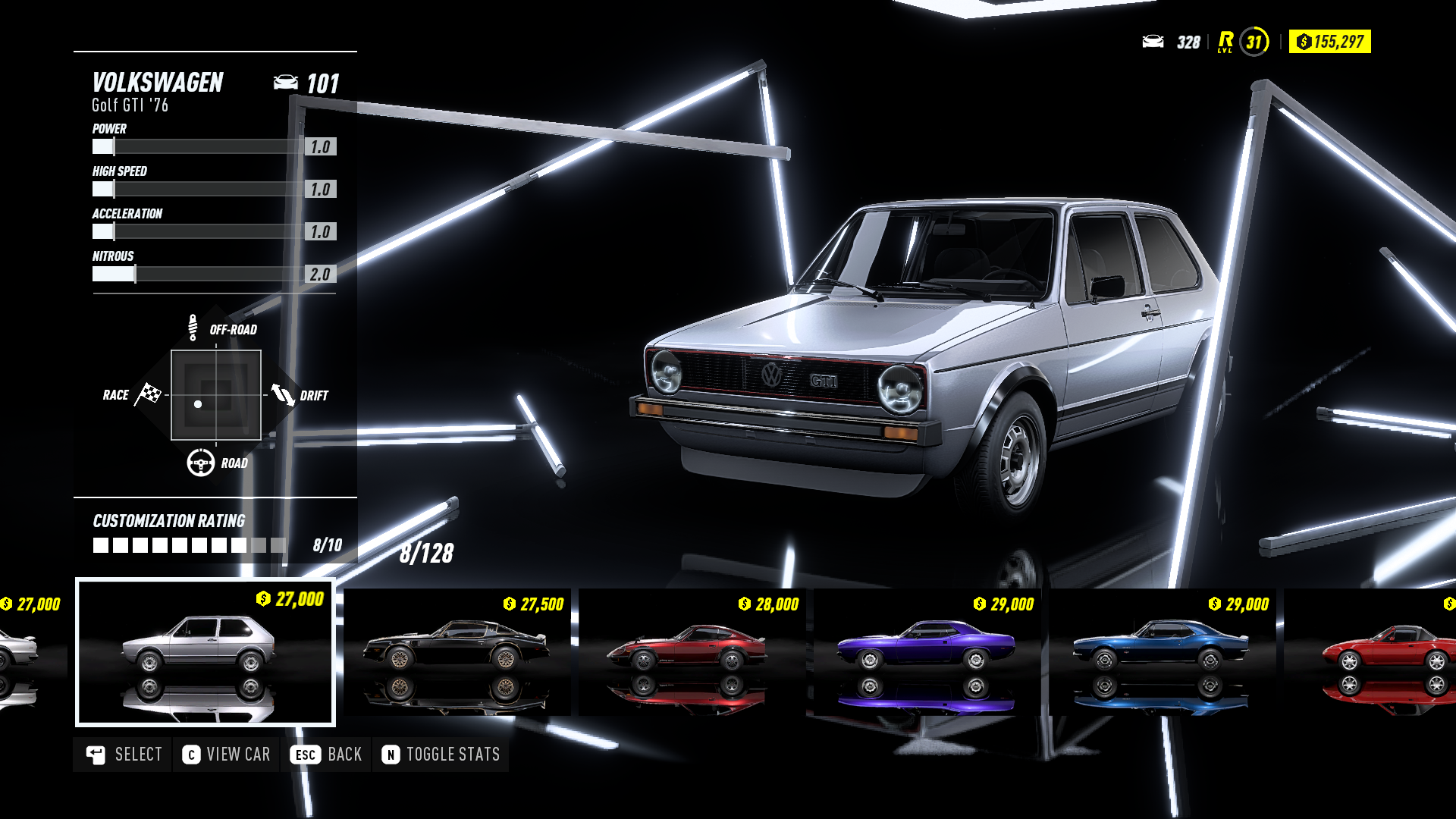Toggle Stats panel display
Screen dimensions: 1456x819
tap(441, 755)
